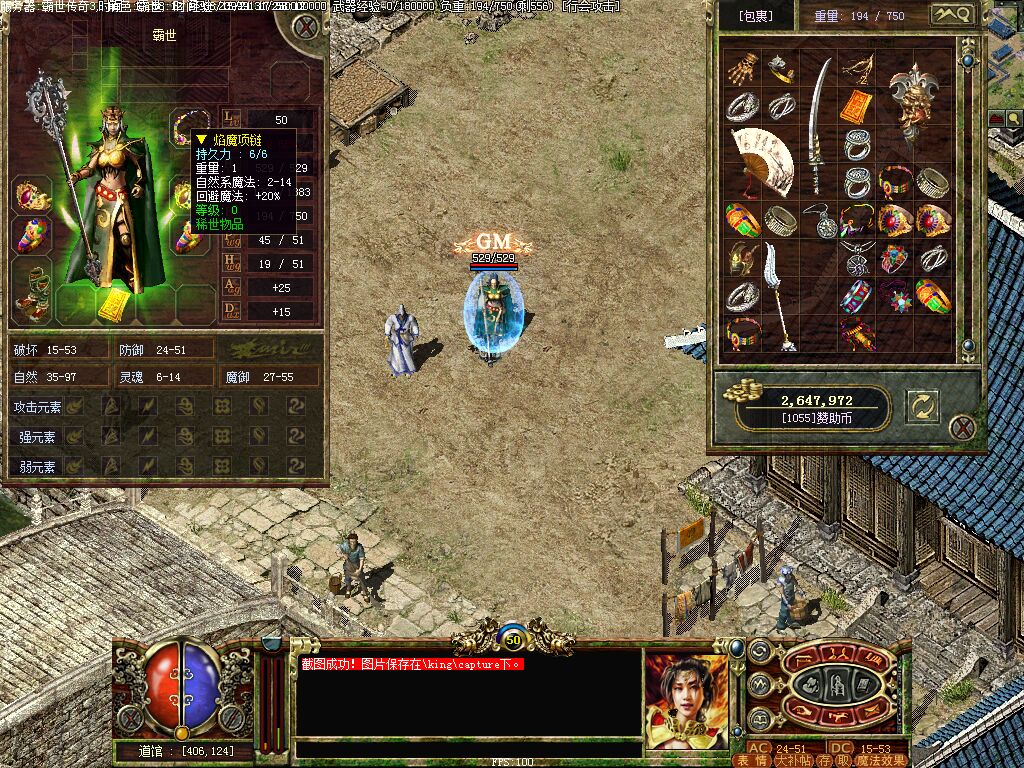Click the chat input line under the message log

(x=468, y=748)
